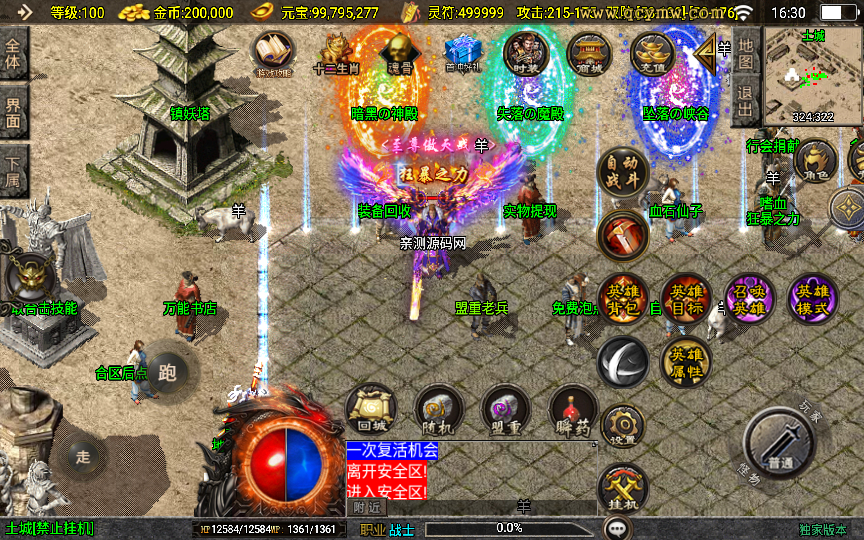Tap the 普通 normal attack sword button
The width and height of the screenshot is (864, 540).
pos(781,444)
